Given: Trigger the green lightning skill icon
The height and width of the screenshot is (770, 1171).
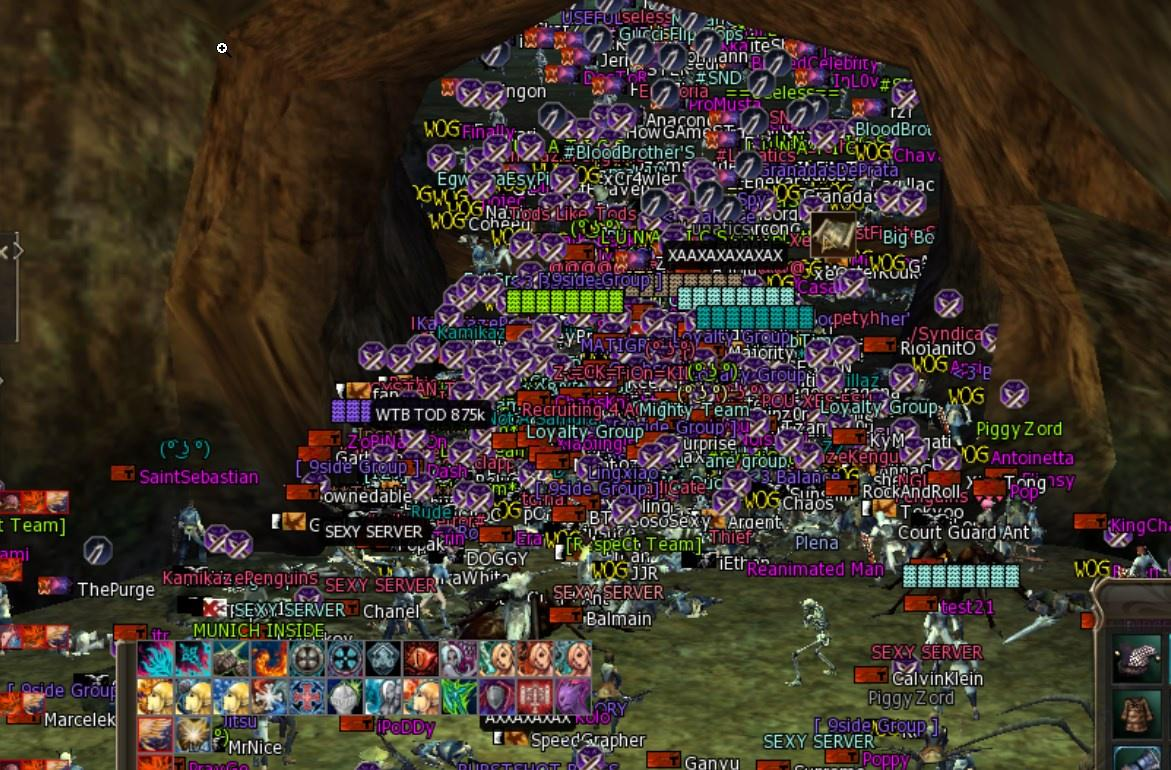Looking at the screenshot, I should [x=458, y=696].
